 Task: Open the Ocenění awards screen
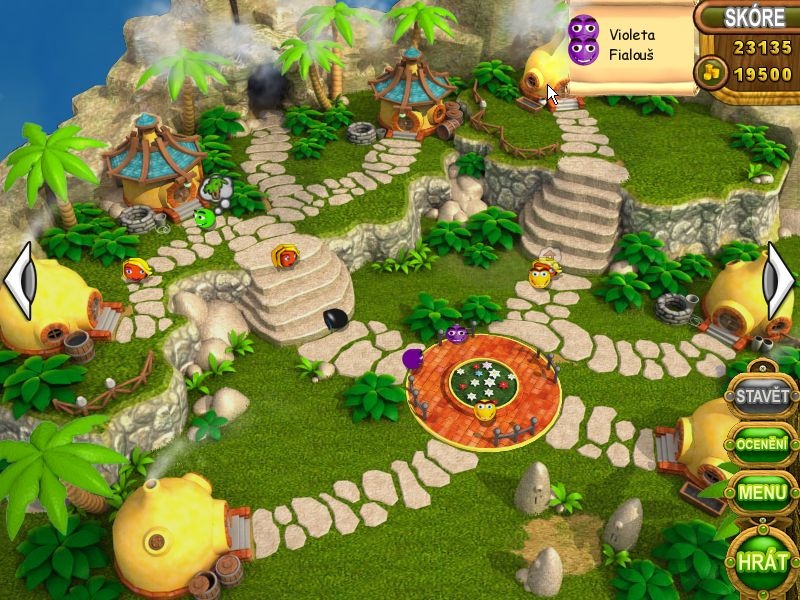tap(762, 443)
